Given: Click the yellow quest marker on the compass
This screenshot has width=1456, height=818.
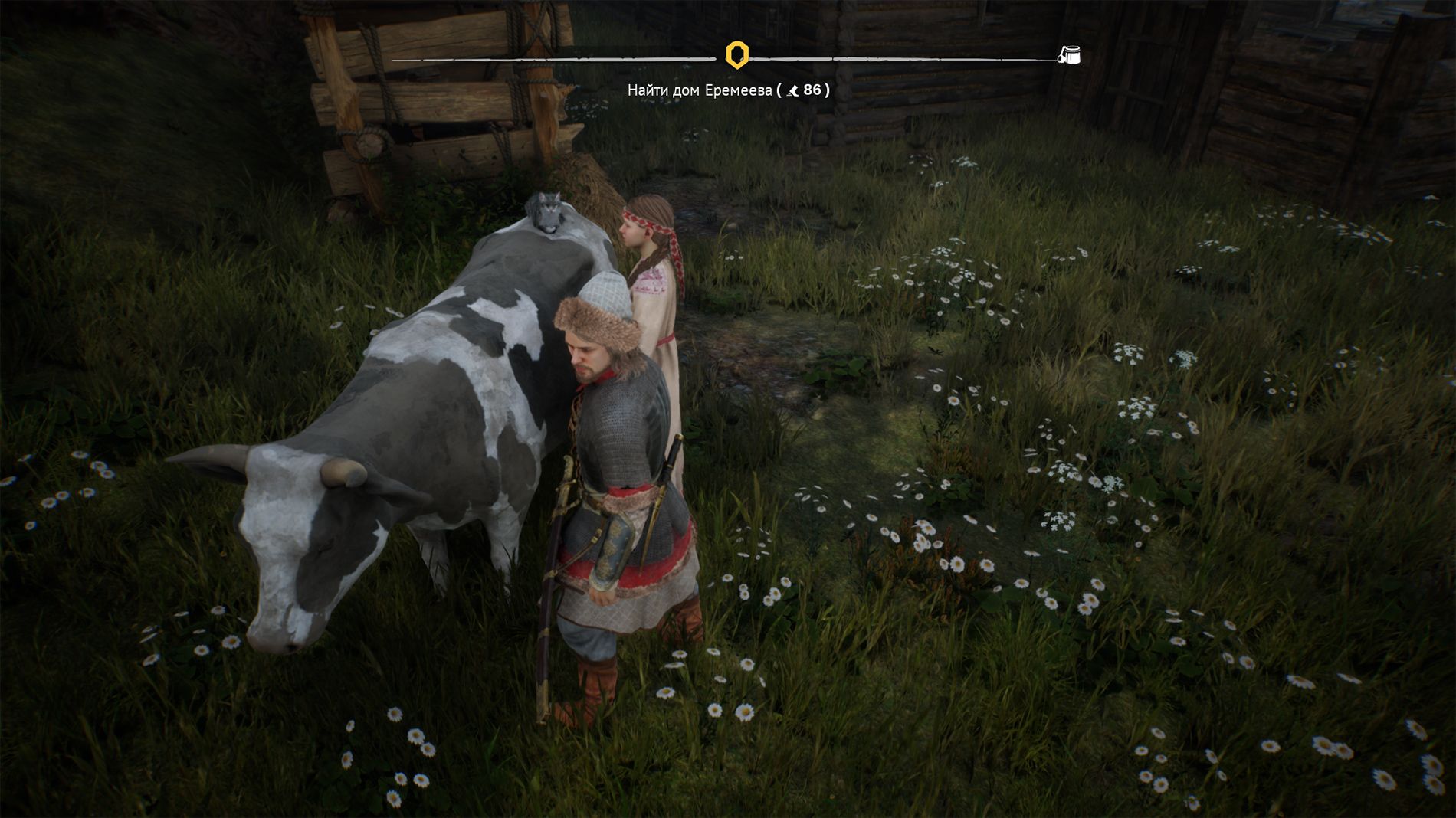Looking at the screenshot, I should coord(736,55).
